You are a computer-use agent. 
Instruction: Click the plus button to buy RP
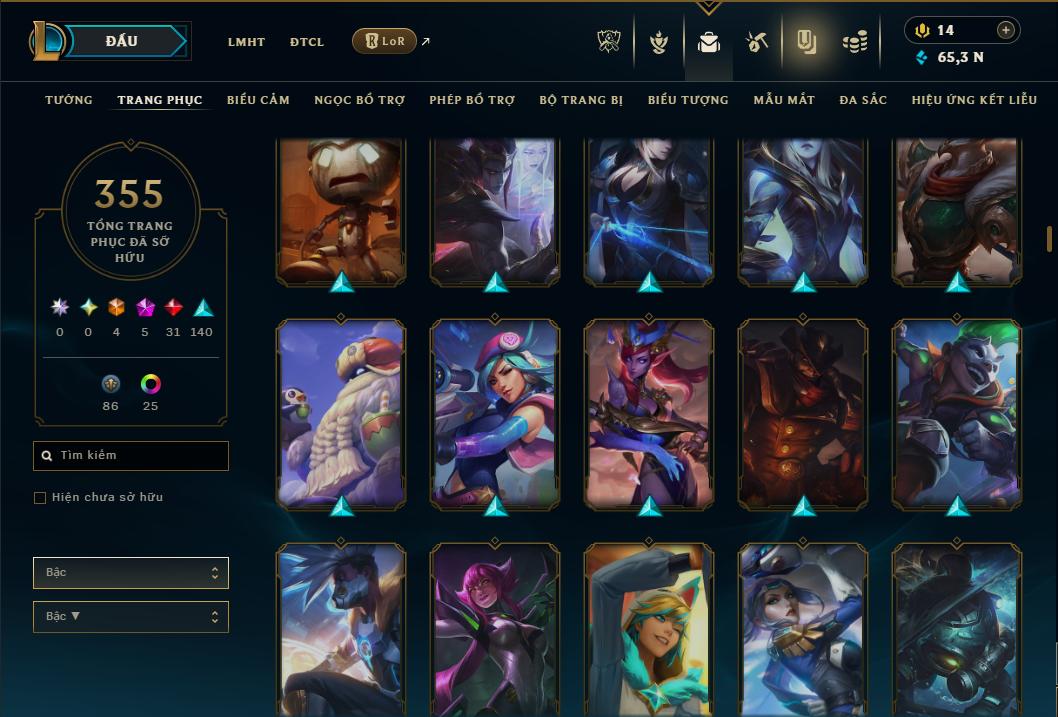pos(1006,30)
